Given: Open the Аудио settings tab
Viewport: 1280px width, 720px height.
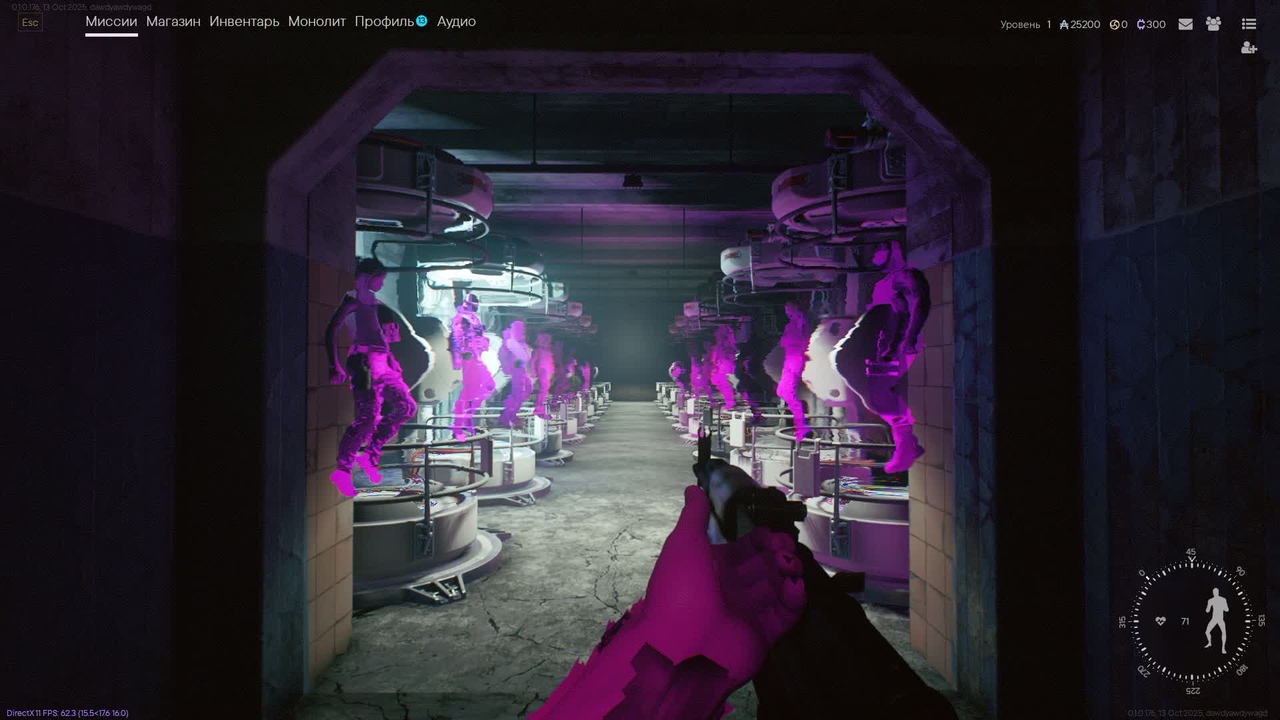Looking at the screenshot, I should [456, 21].
